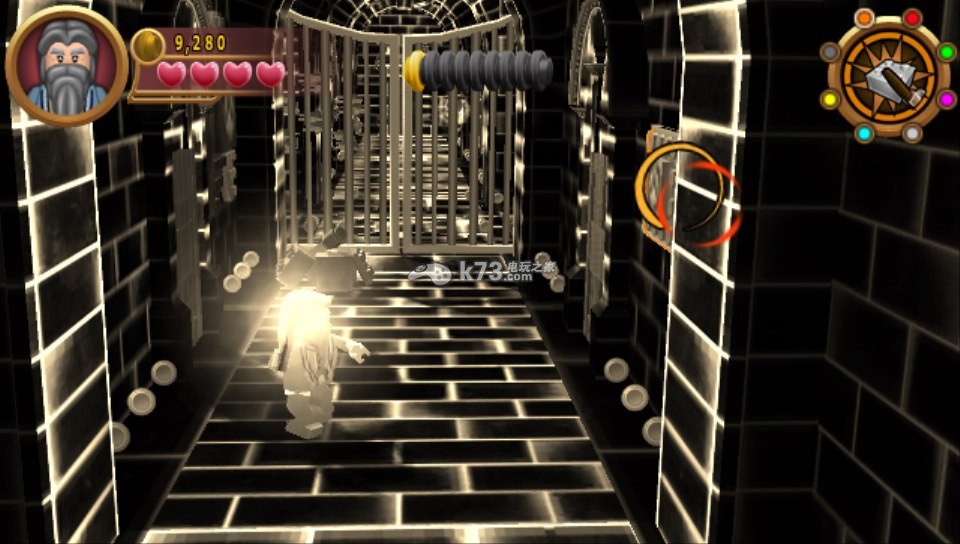Pick the dark grey spell dot
Image resolution: width=960 pixels, height=544 pixels.
pos(830,52)
